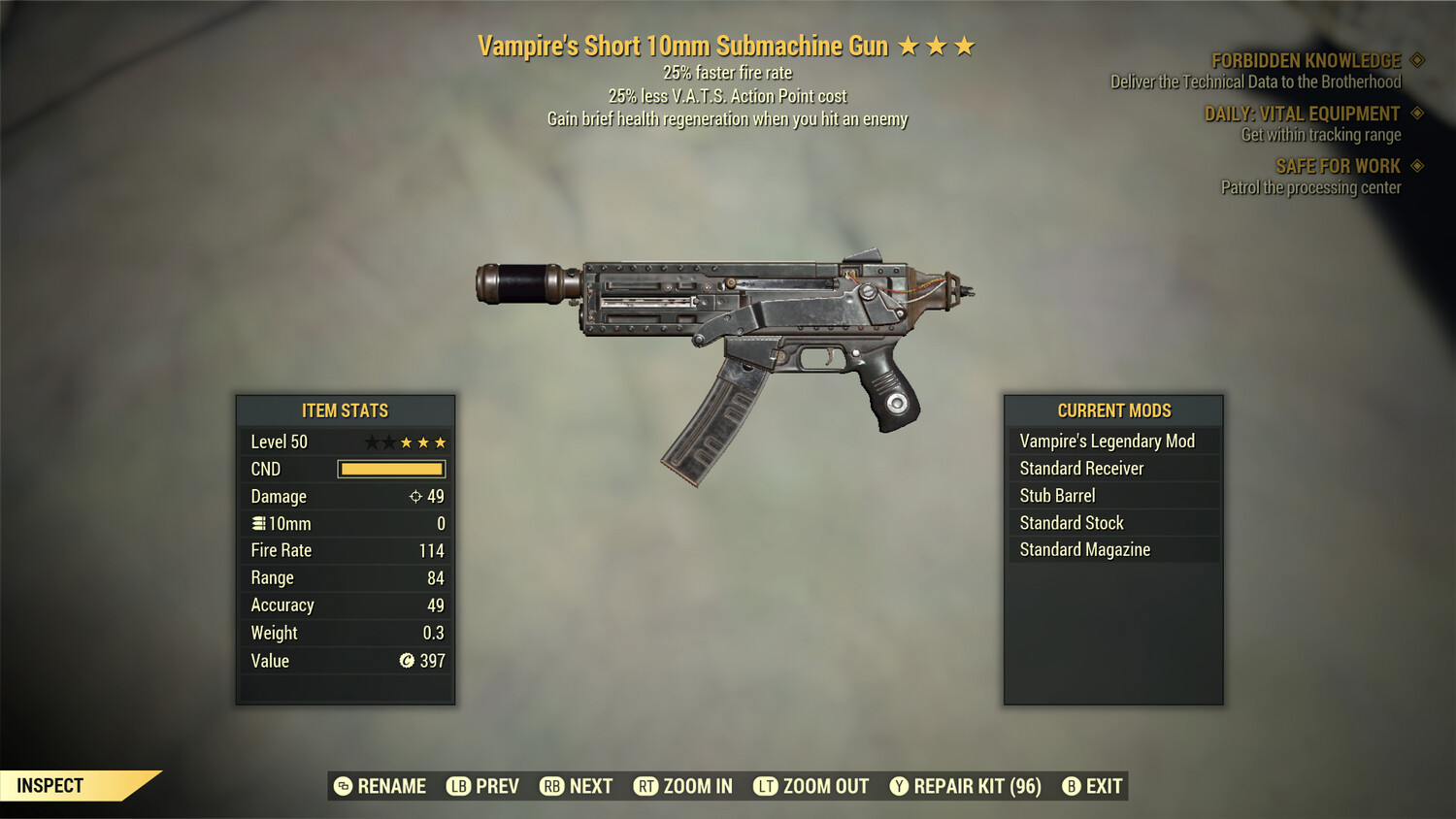Open the Current Mods panel header

(x=1113, y=410)
